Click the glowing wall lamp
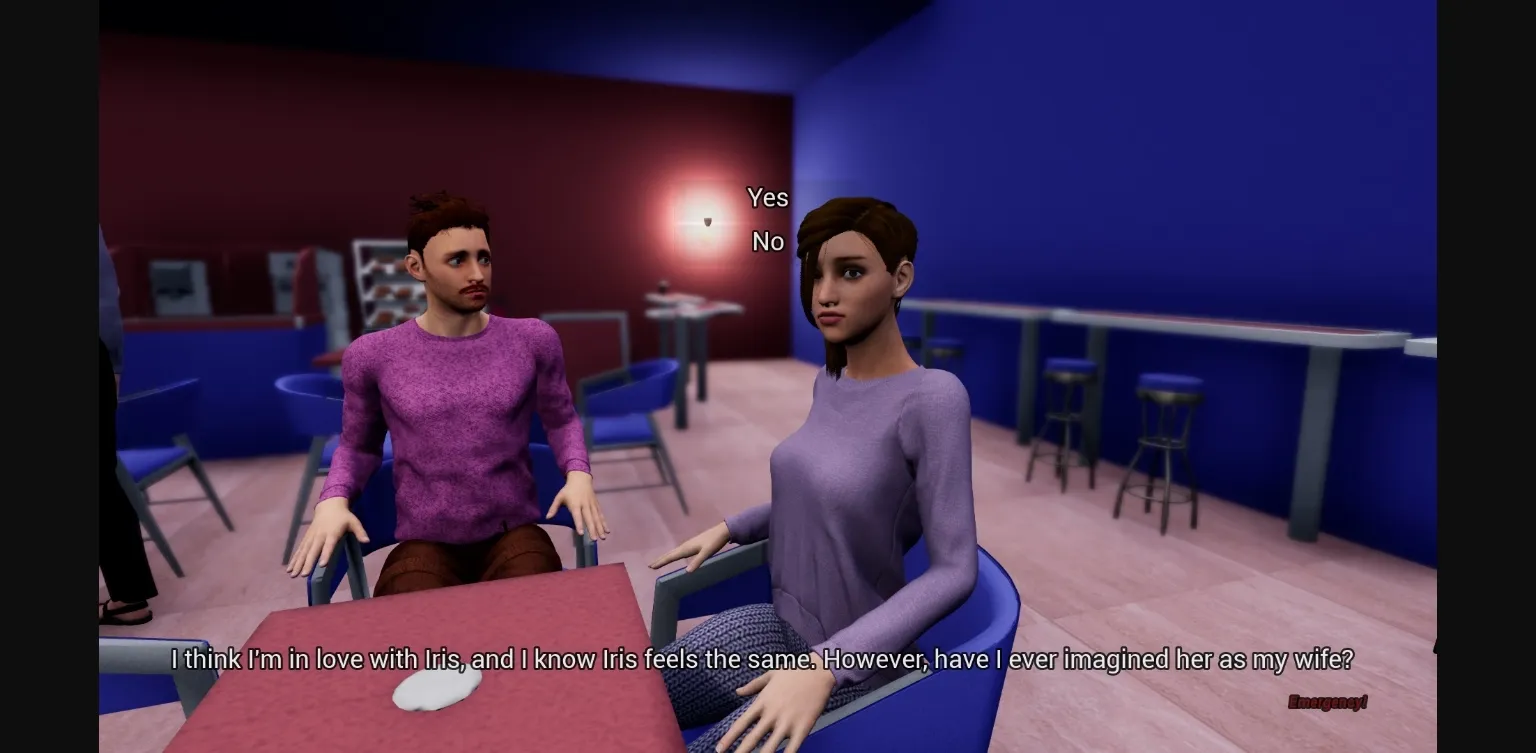Screen dimensions: 1536x753 point(707,222)
